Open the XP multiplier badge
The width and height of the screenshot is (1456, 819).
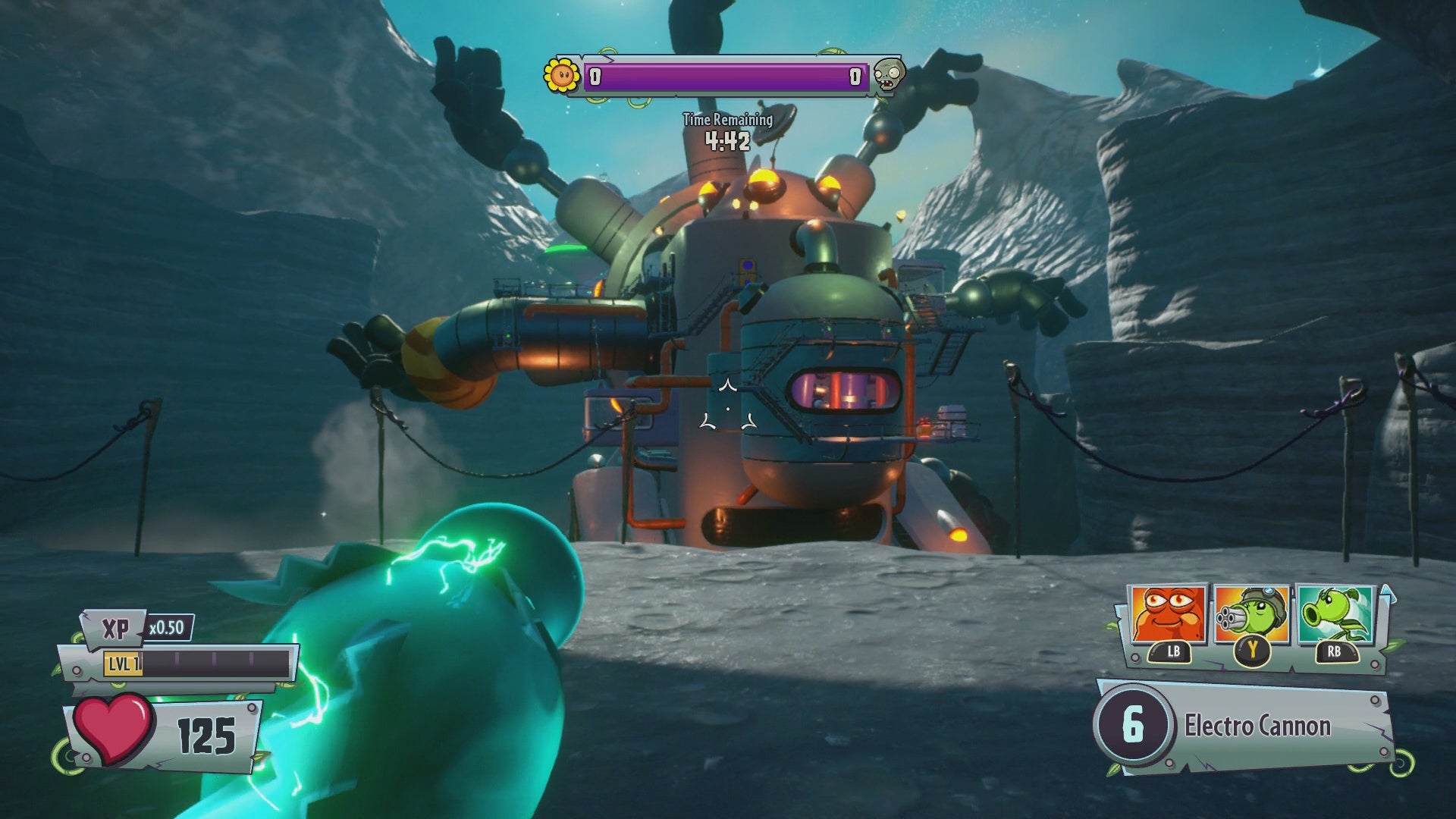167,628
